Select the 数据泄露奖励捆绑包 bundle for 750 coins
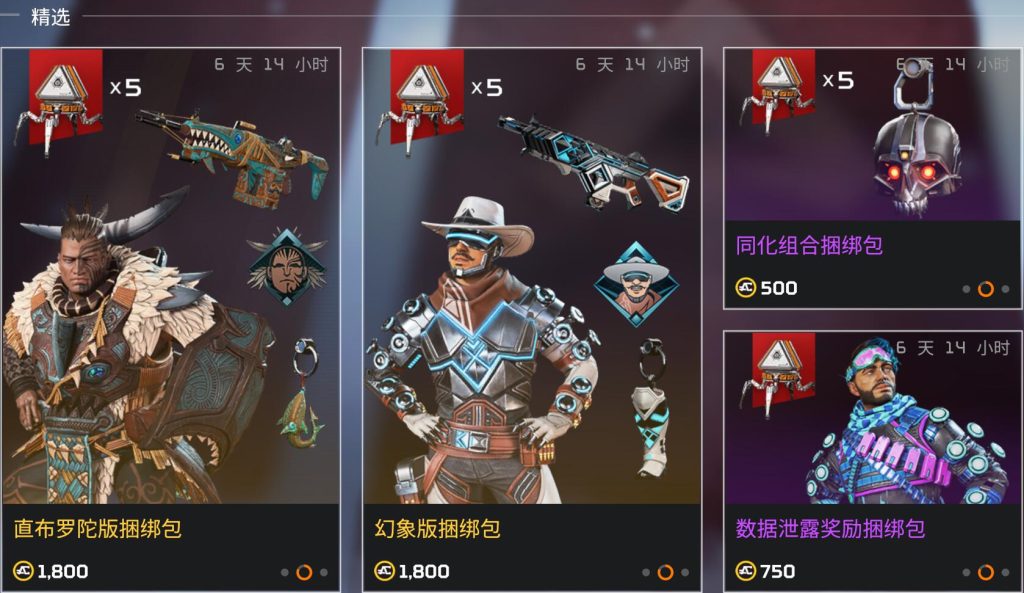Screen dimensions: 1024x593 (872, 460)
